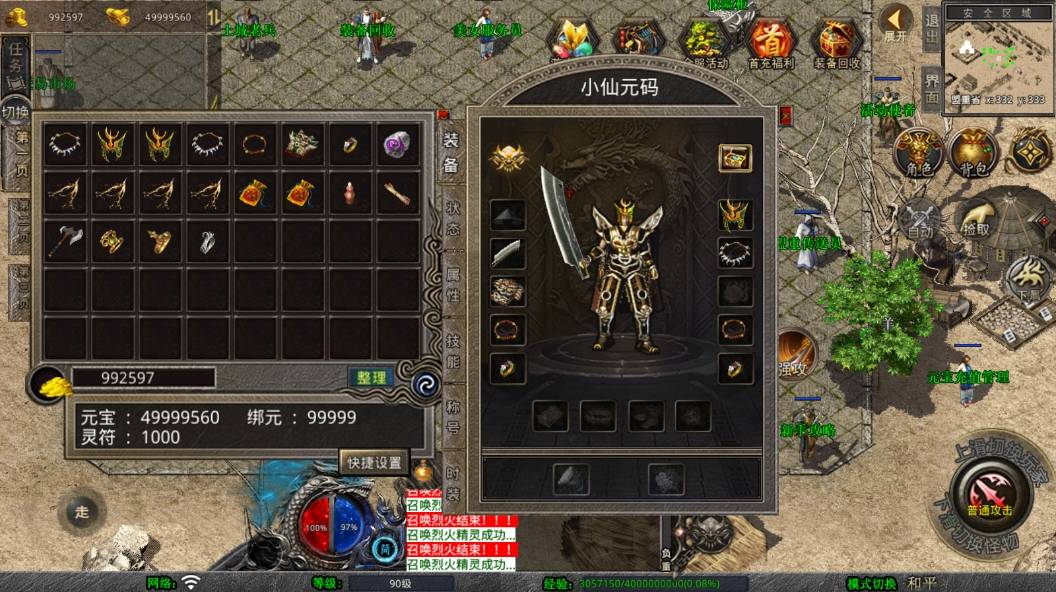Toggle the 走 walk mode button
1056x592 pixels.
tap(81, 512)
